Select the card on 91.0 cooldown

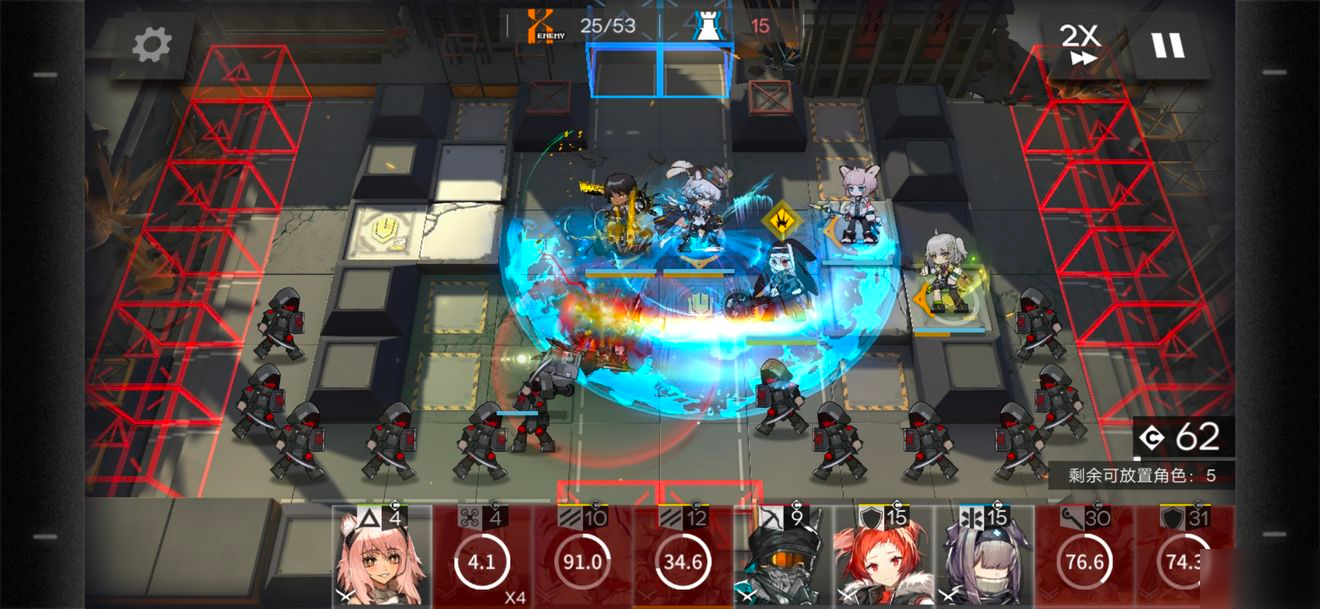(x=582, y=557)
